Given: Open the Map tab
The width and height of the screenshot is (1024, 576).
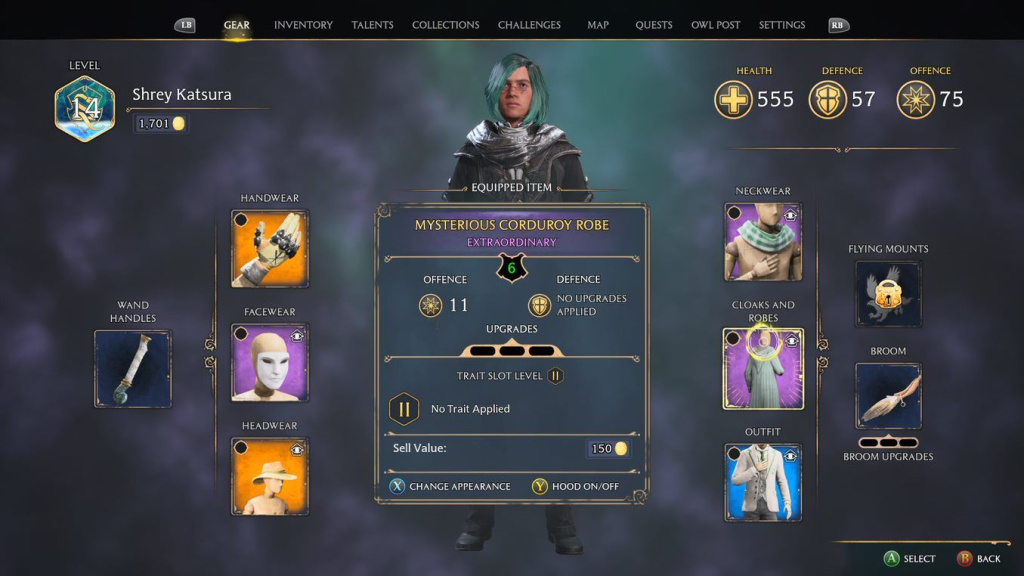Looking at the screenshot, I should (x=598, y=25).
